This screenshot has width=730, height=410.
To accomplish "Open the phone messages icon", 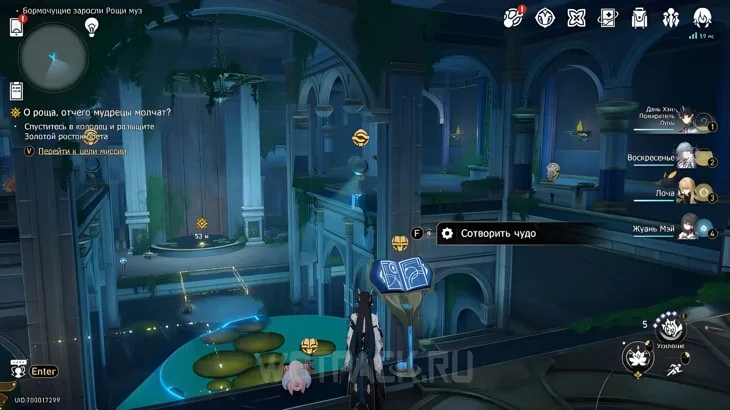I will [16, 27].
